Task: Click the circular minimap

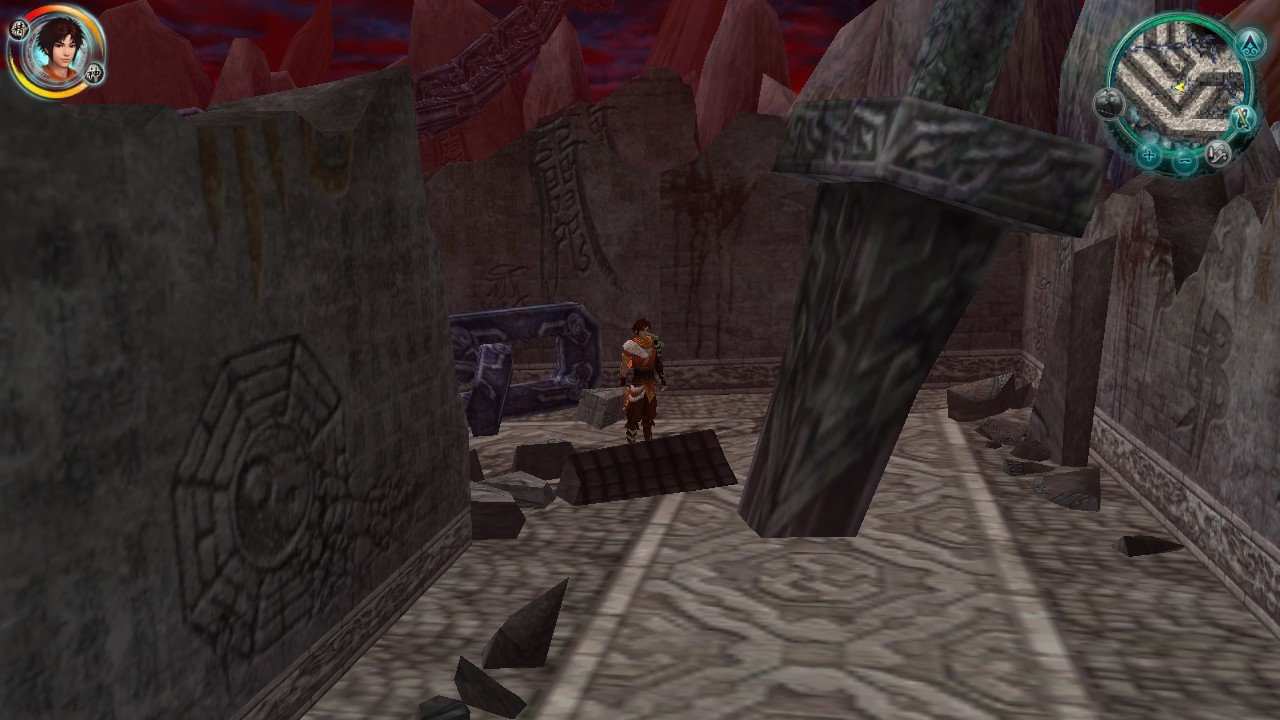Action: 1180,85
